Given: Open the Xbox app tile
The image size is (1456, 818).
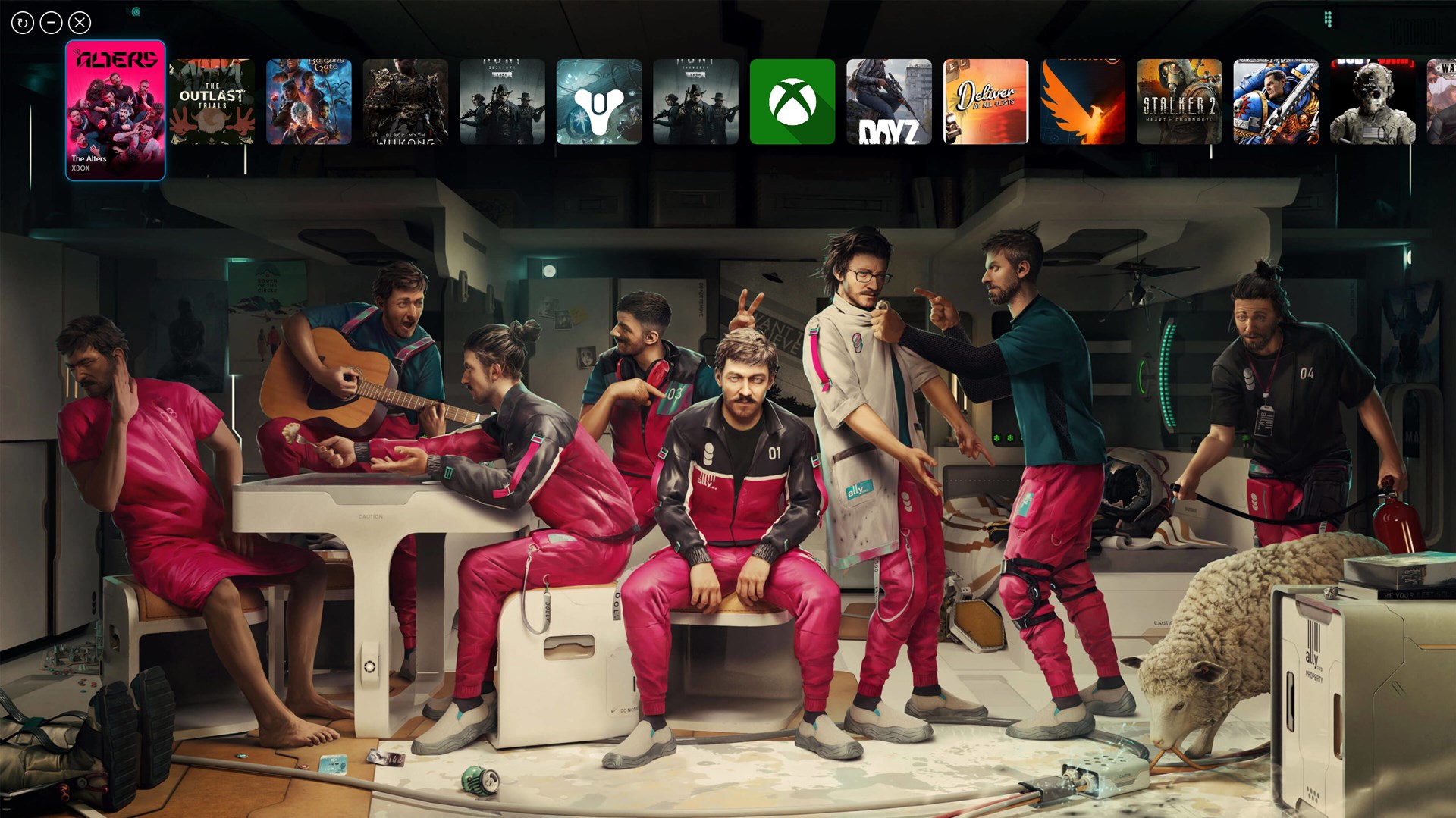Looking at the screenshot, I should pos(792,101).
